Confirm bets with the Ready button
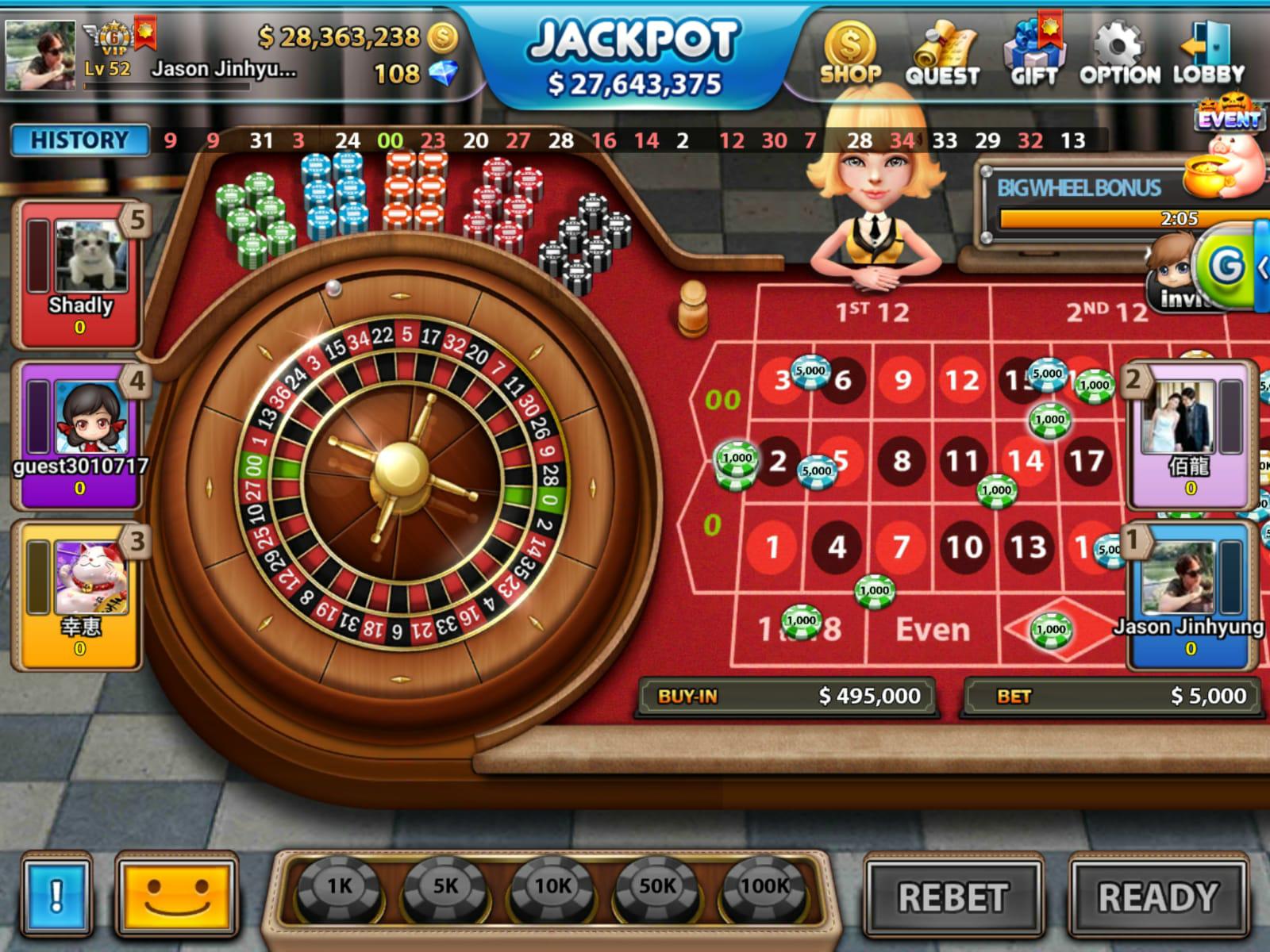 pos(1158,898)
